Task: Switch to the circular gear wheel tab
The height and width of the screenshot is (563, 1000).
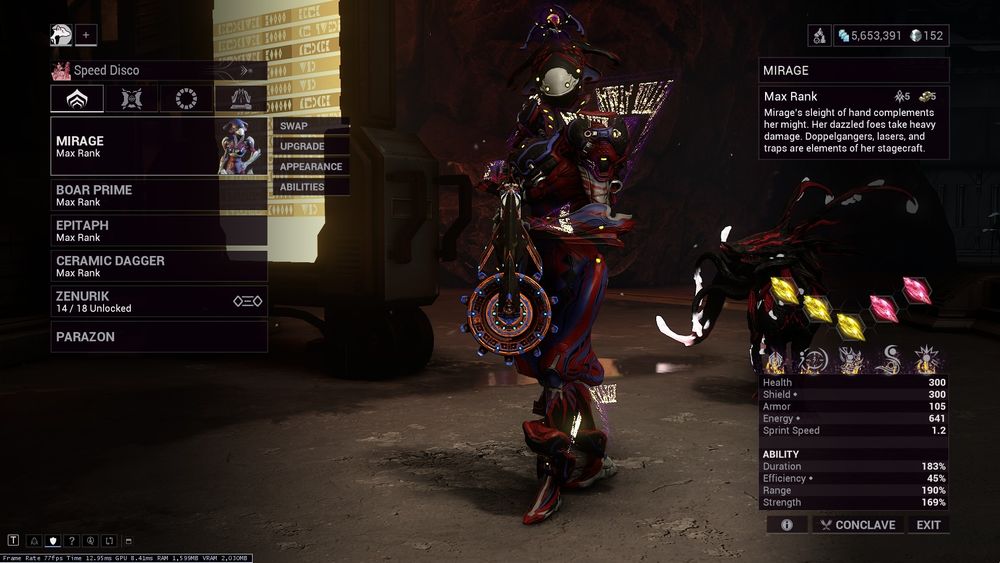Action: (186, 99)
